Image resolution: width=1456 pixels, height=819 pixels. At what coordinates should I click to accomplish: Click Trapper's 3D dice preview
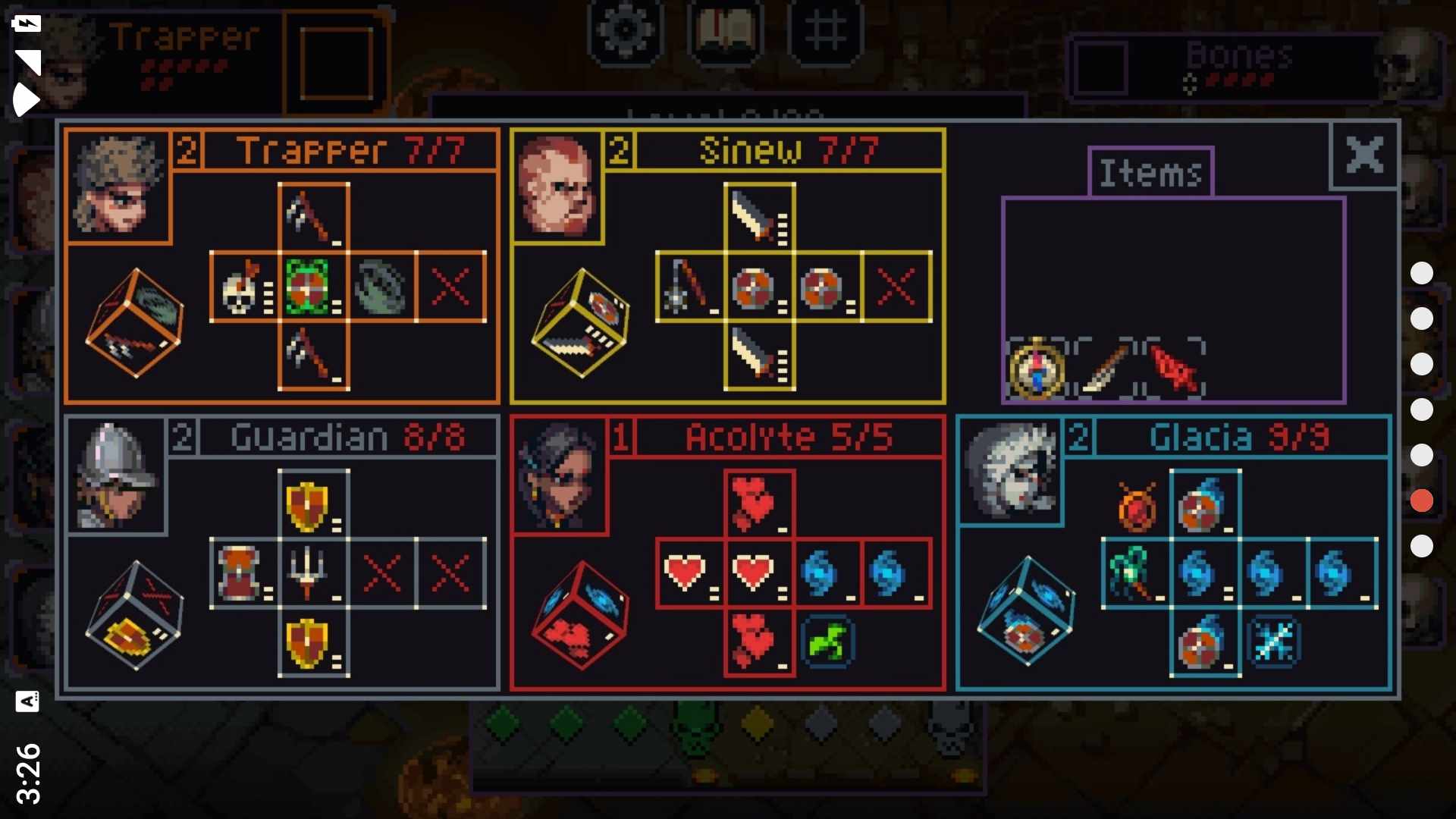[x=135, y=322]
